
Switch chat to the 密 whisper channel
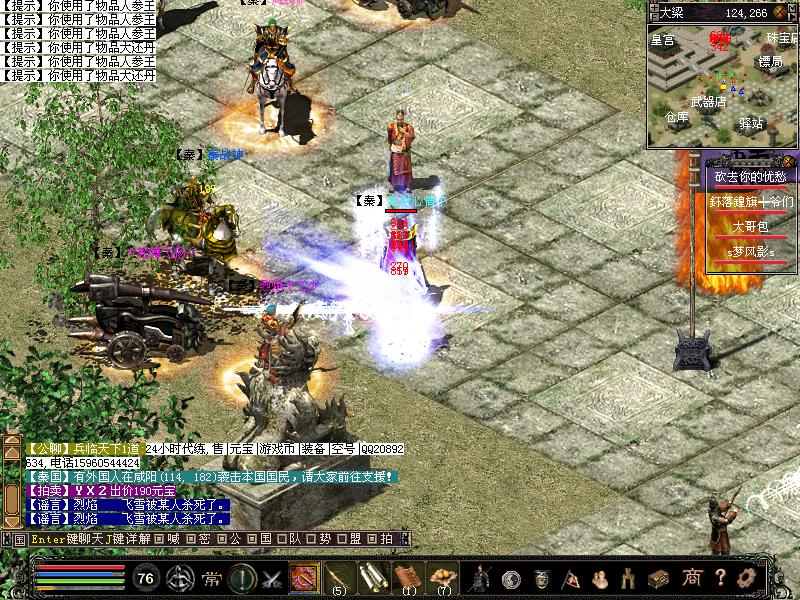(204, 539)
